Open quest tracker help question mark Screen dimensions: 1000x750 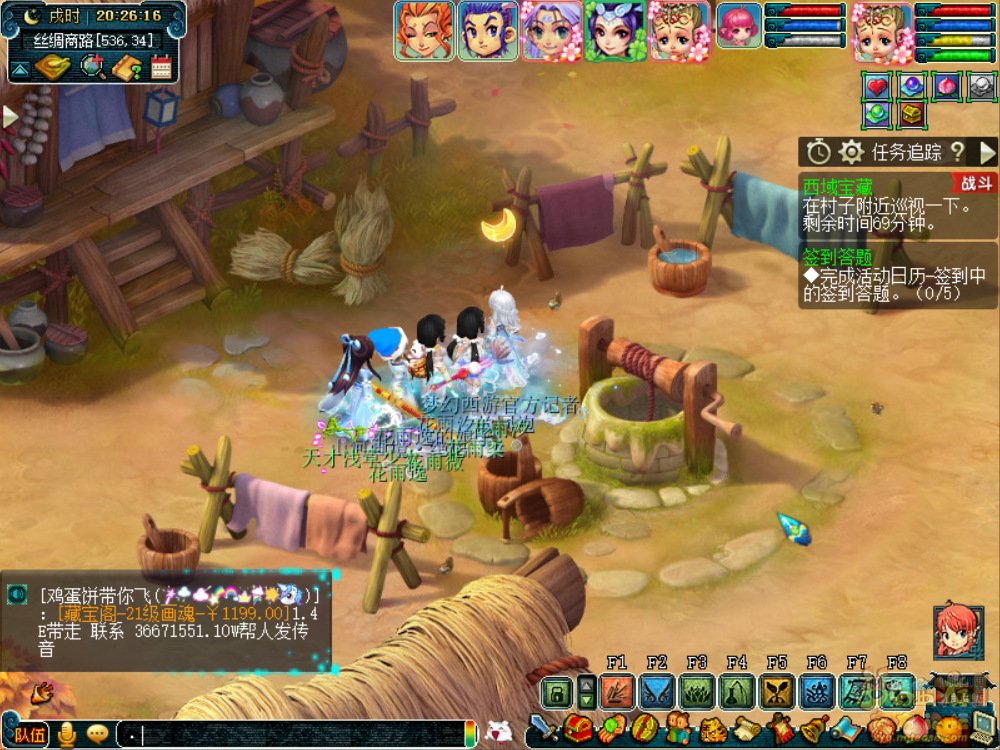(957, 152)
